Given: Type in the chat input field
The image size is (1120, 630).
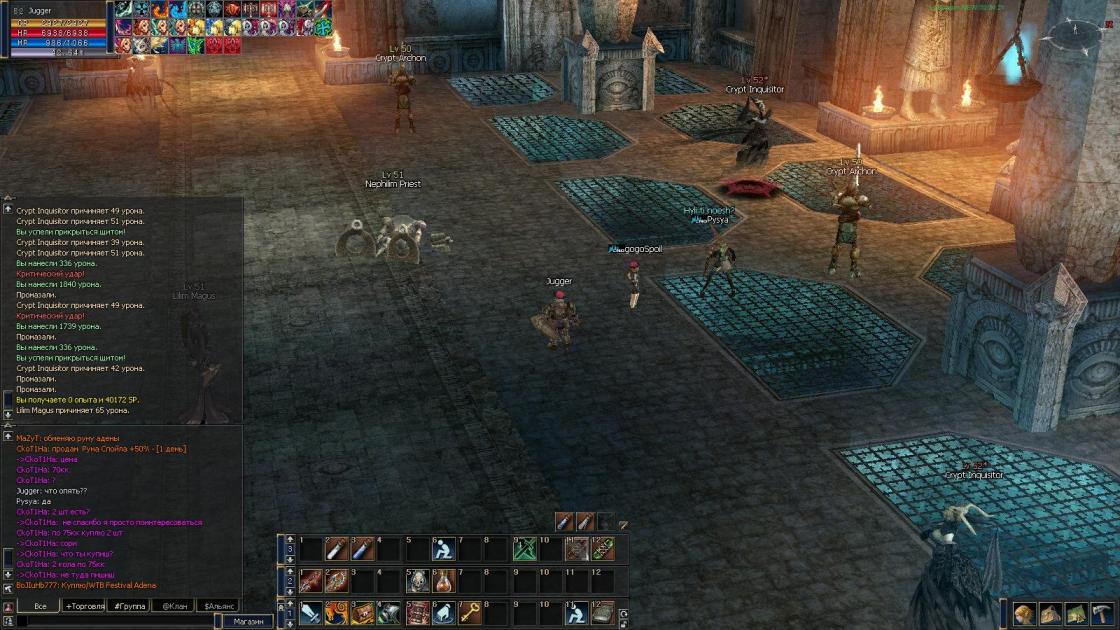Looking at the screenshot, I should [115, 621].
